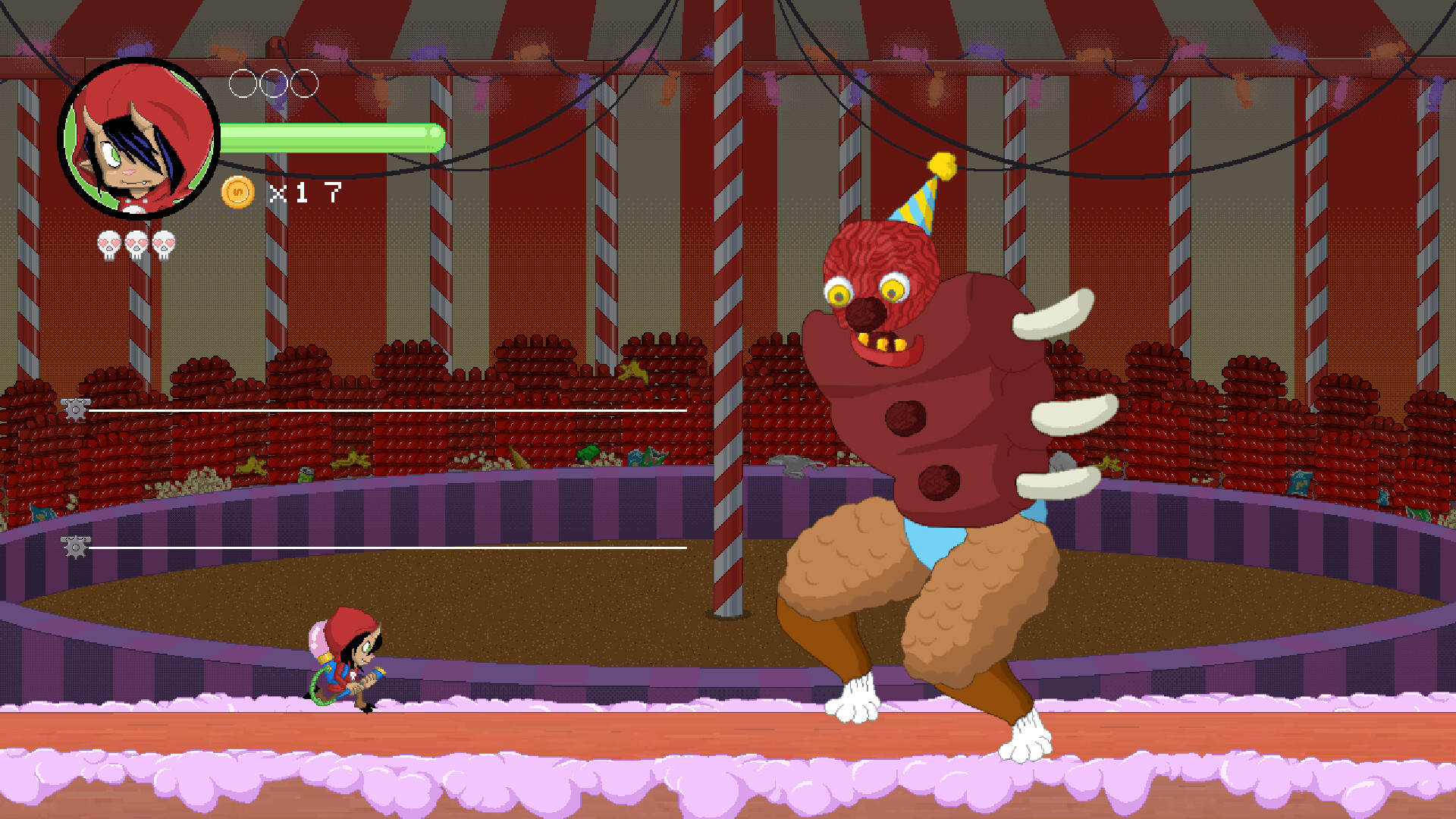The height and width of the screenshot is (819, 1456).
Task: Select the sawblade icon on the upper tightrope
Action: (74, 409)
